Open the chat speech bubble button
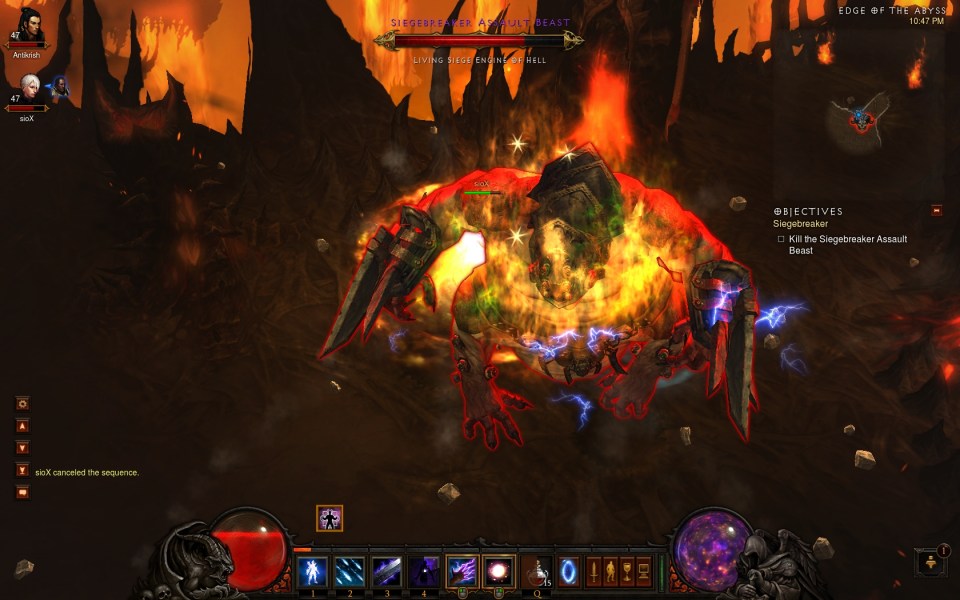960x600 pixels. [22, 491]
